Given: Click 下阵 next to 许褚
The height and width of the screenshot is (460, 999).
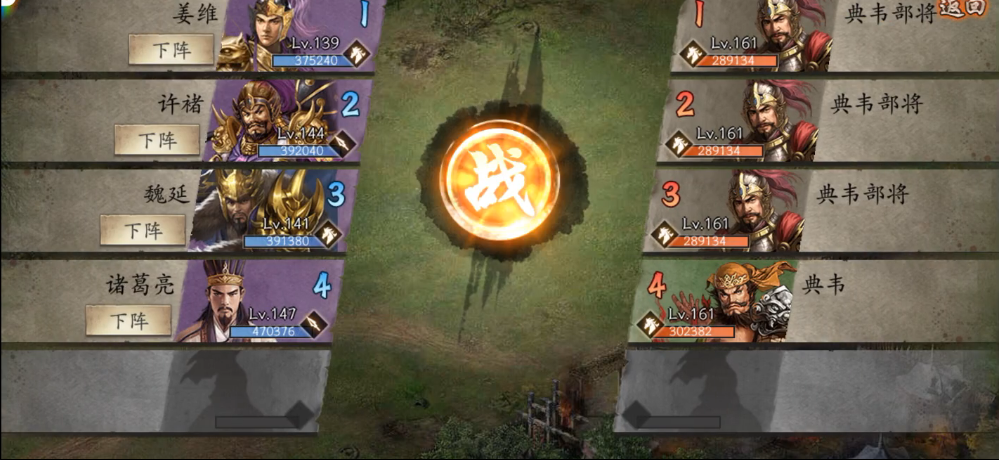Looking at the screenshot, I should pyautogui.click(x=157, y=139).
